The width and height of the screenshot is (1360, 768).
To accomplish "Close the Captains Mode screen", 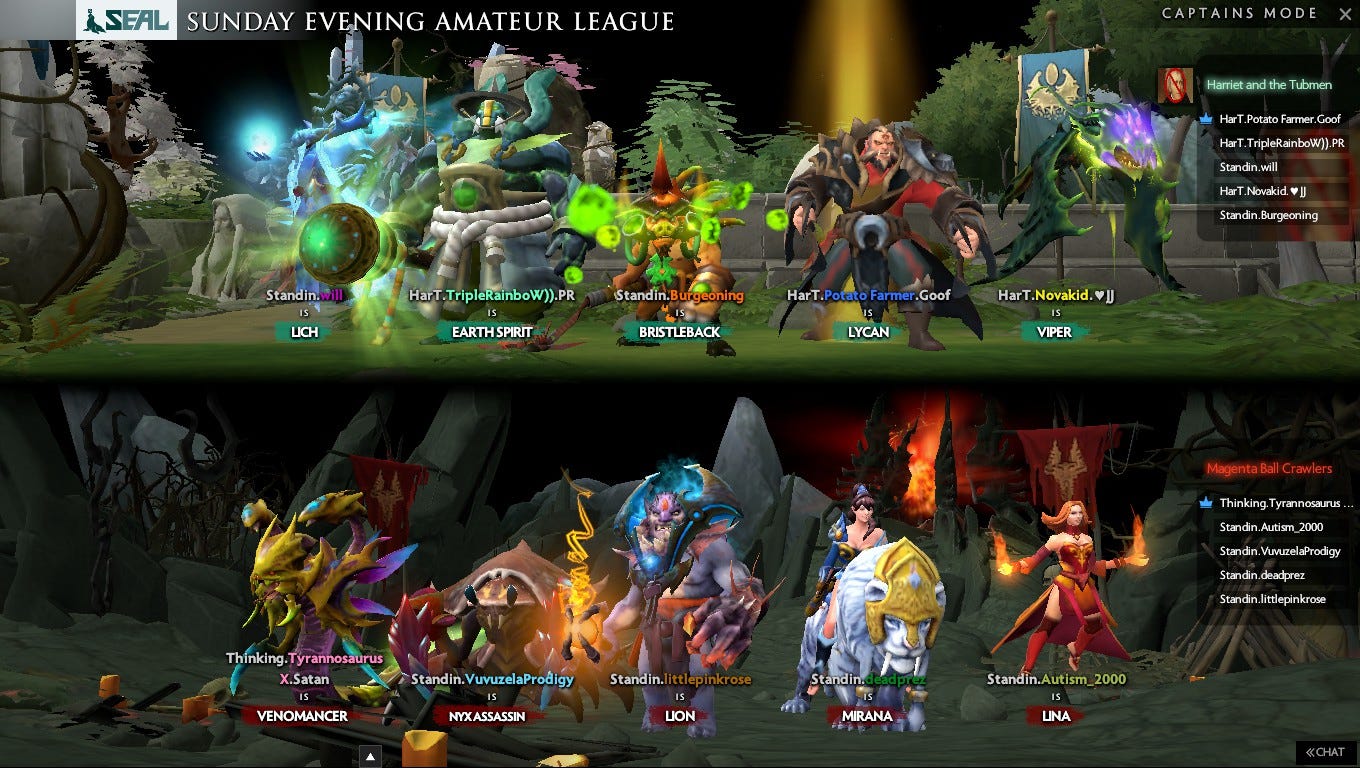I will point(1344,14).
